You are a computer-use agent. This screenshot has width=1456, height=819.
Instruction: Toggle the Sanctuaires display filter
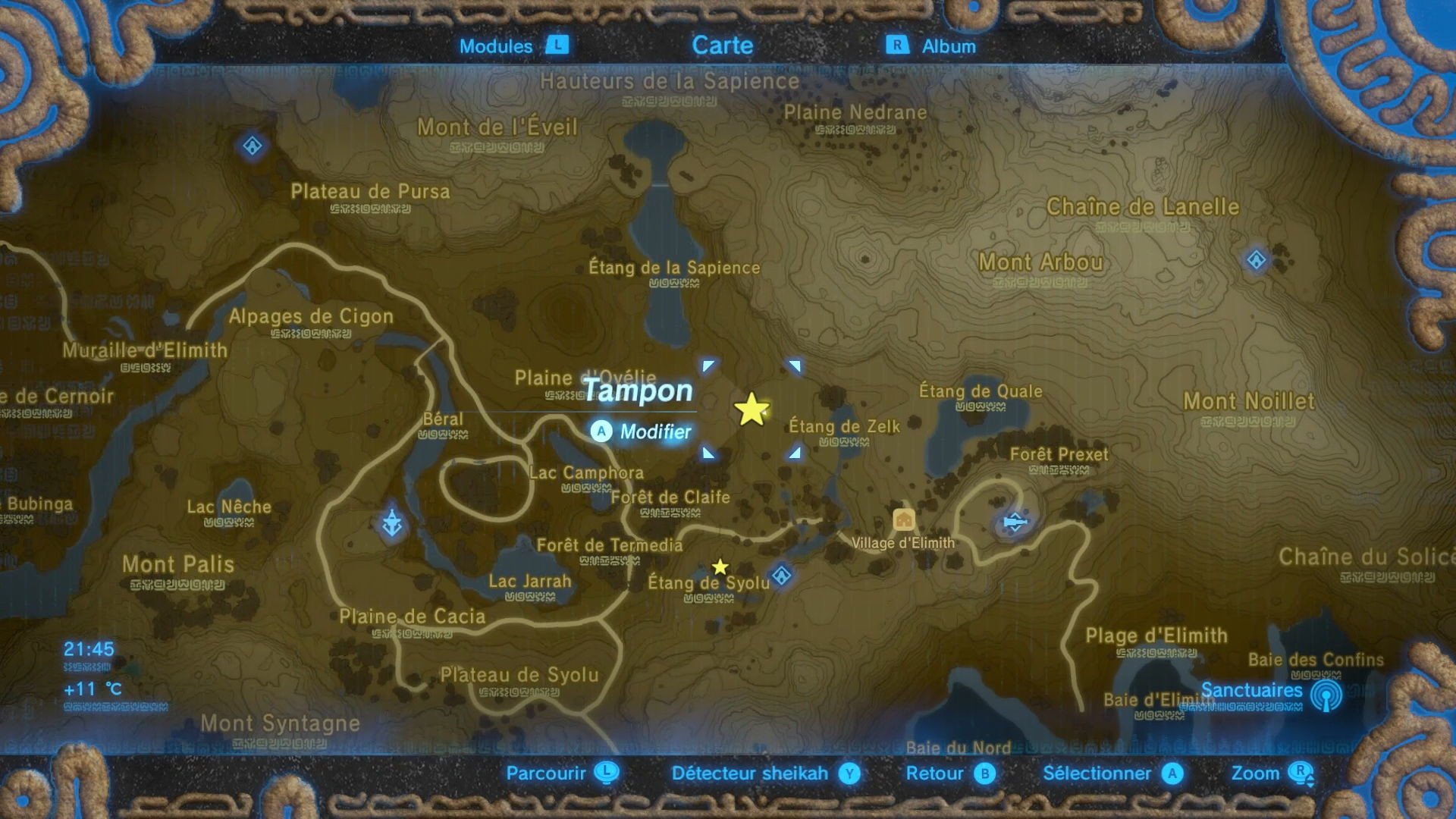tap(1252, 691)
